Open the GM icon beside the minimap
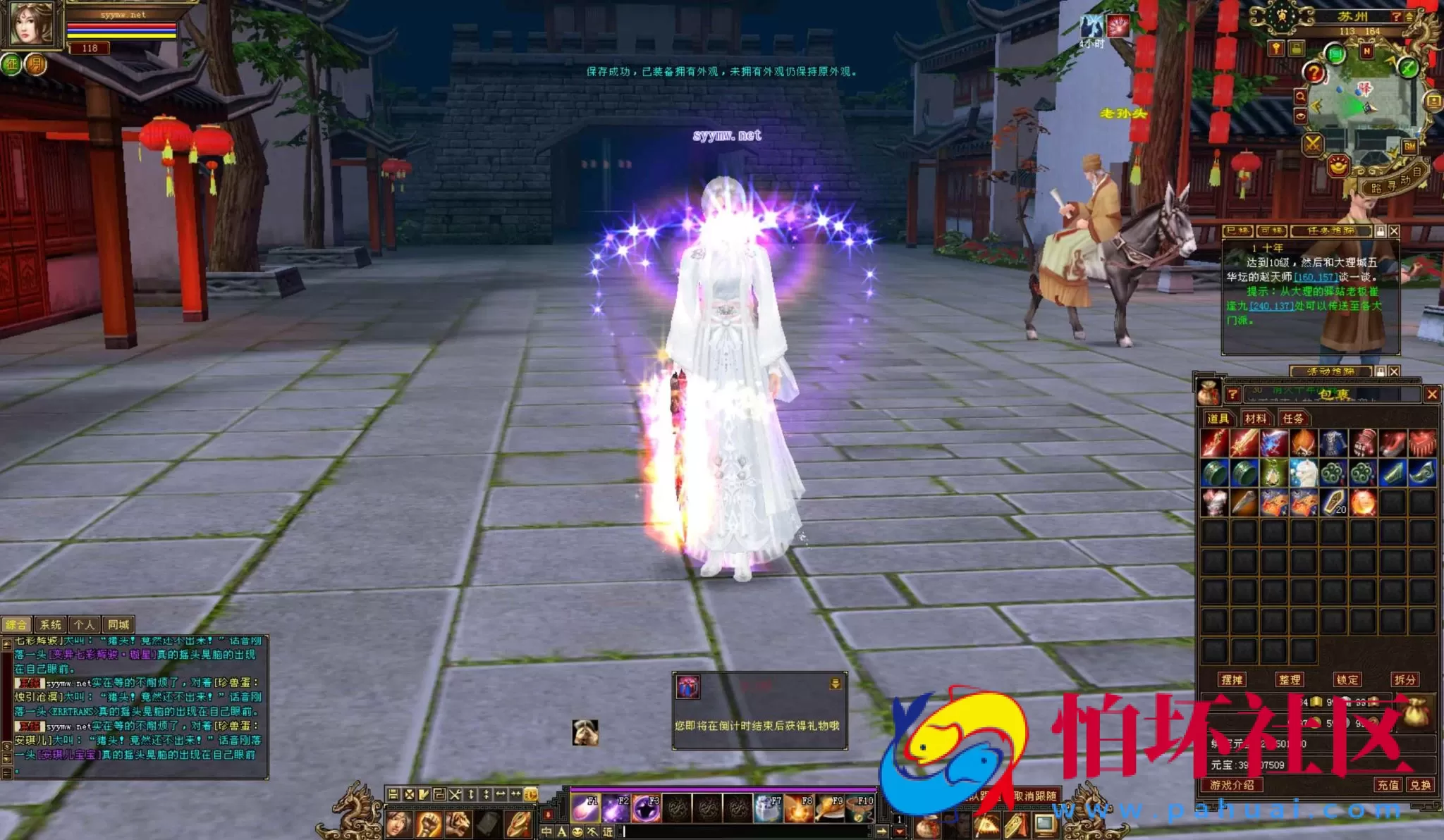The image size is (1444, 840). [1409, 146]
